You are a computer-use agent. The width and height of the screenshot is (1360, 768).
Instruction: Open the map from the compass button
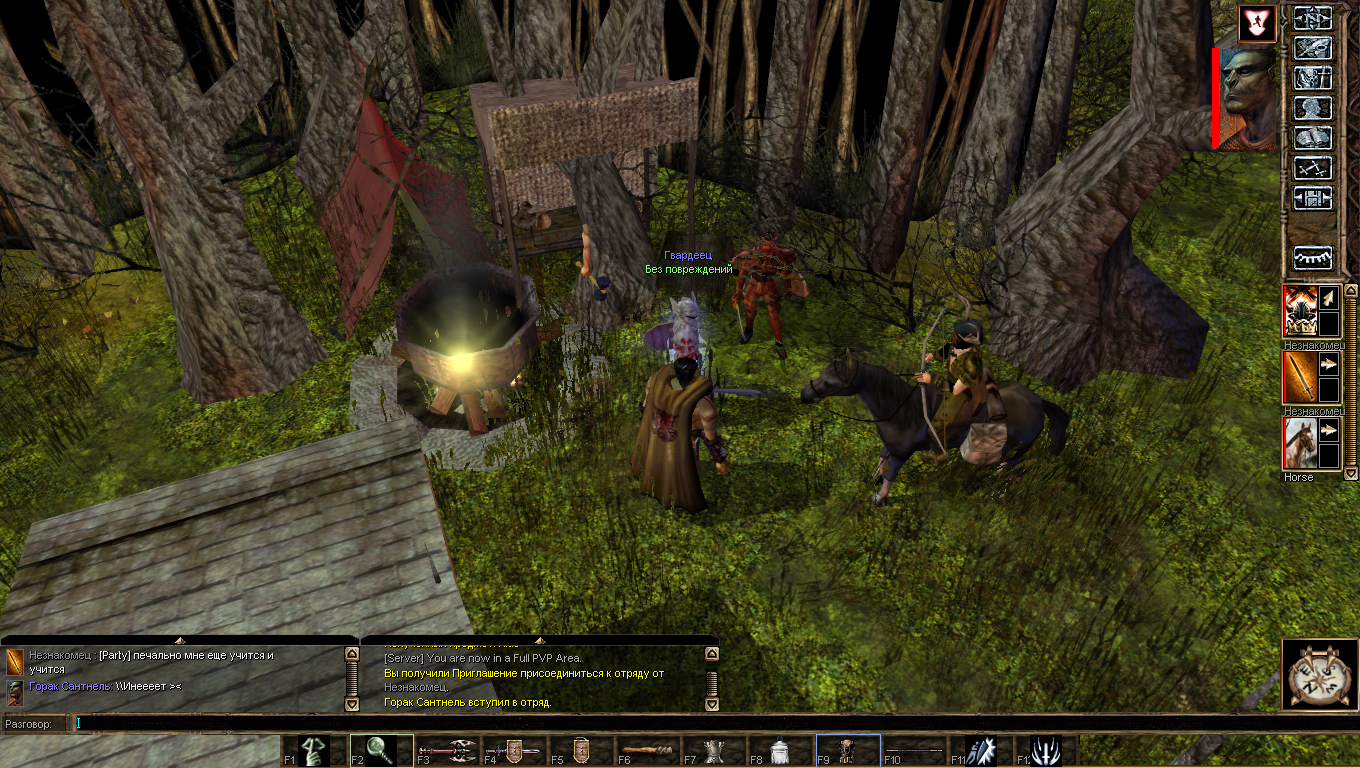[x=1313, y=20]
